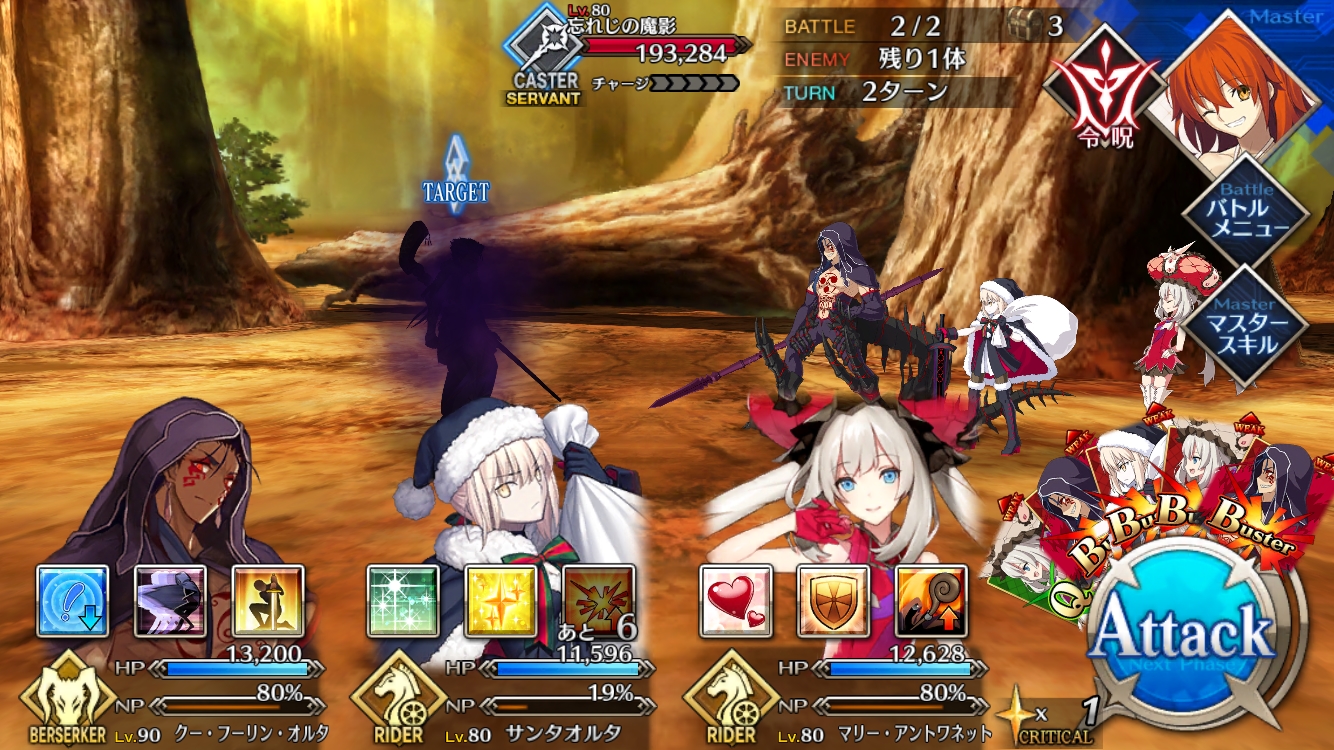Use Cu Alter's kneeling swordsman skill
This screenshot has height=750, width=1334.
(268, 601)
